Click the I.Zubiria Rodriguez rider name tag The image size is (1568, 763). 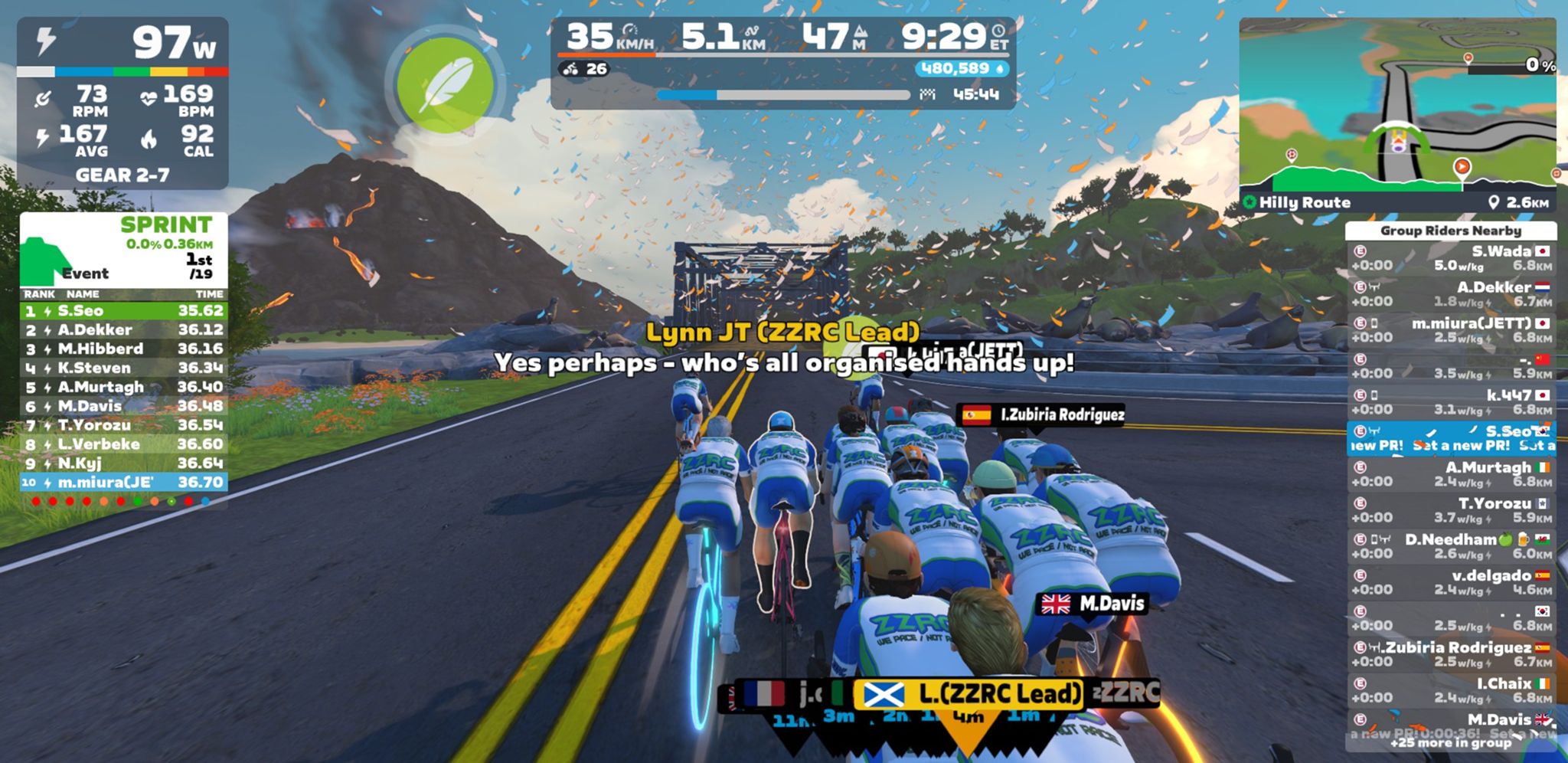tap(1042, 415)
